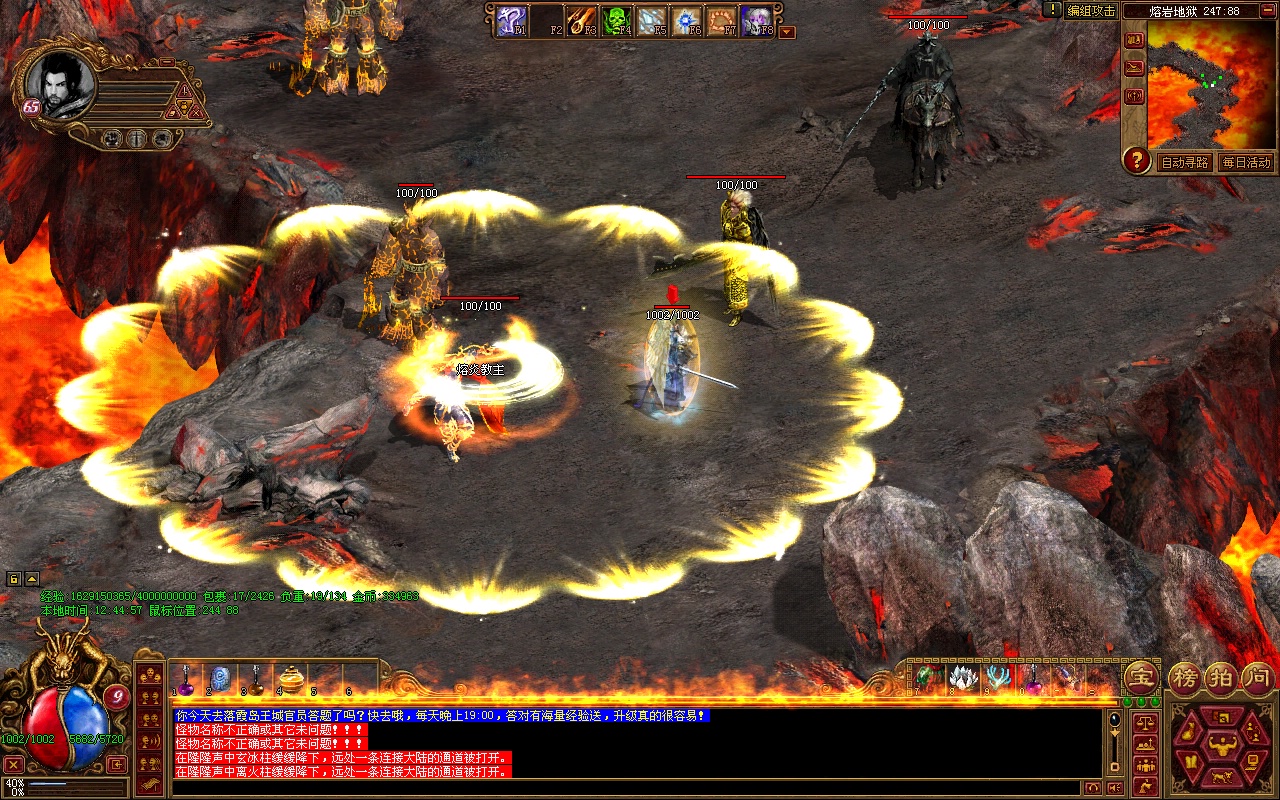Viewport: 1280px width, 800px height.
Task: Show the 榜 rankings button
Action: tap(1186, 678)
